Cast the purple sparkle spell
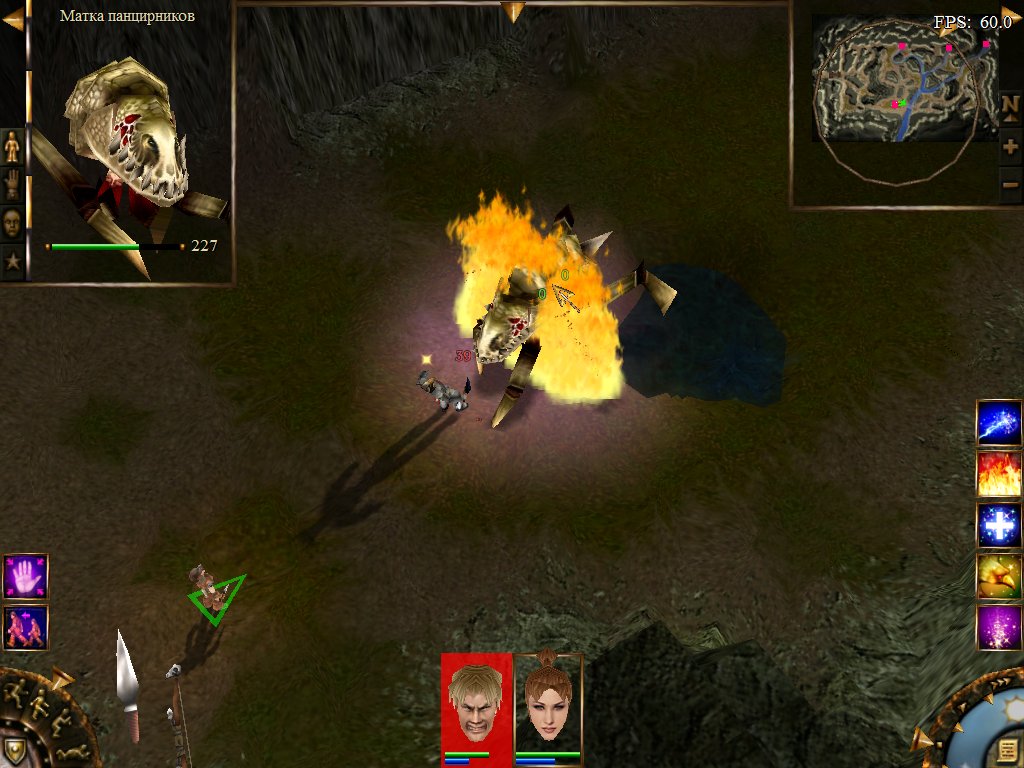The width and height of the screenshot is (1024, 768). point(998,626)
